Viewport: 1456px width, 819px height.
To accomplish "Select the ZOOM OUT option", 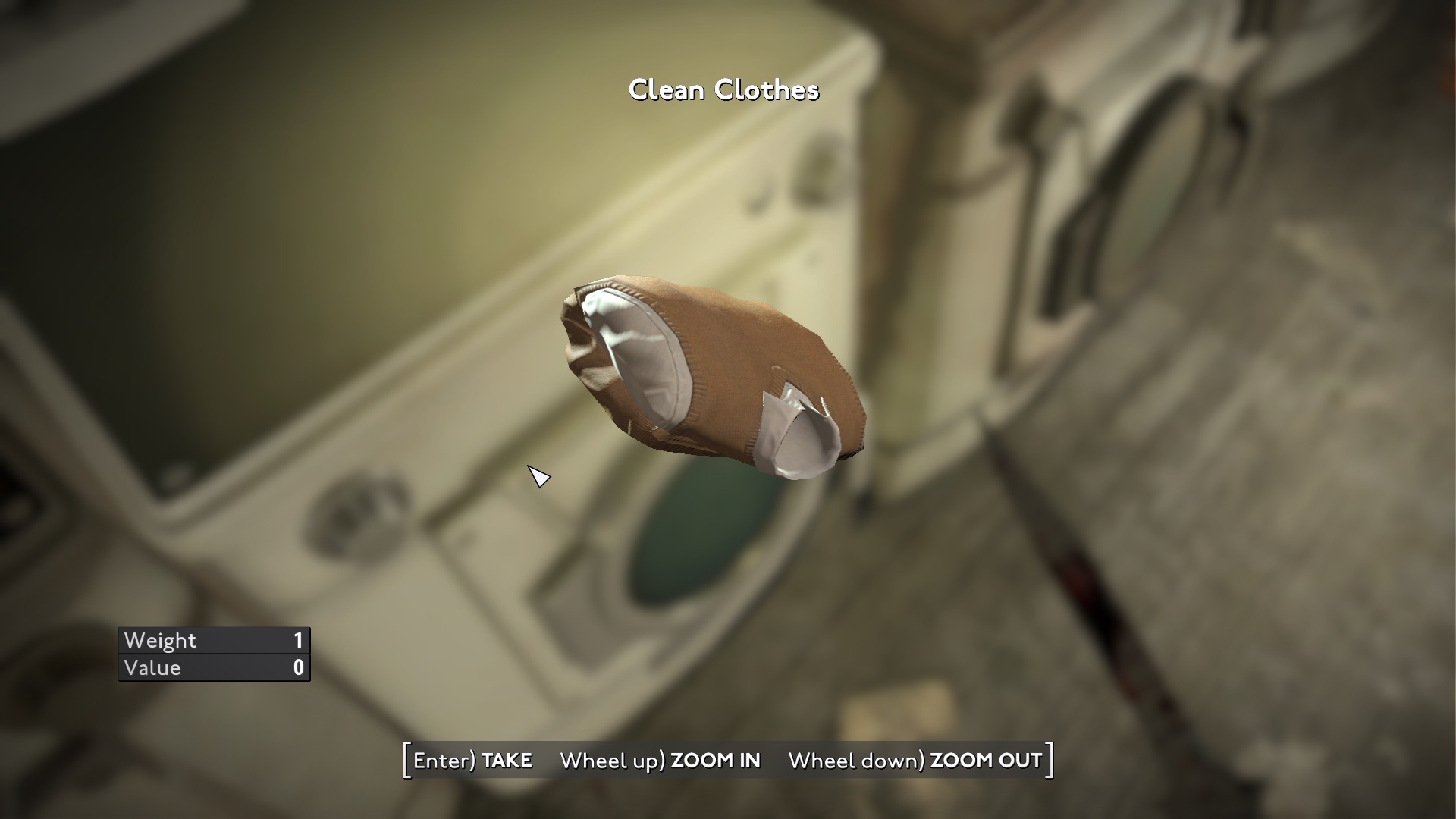I will tap(915, 761).
